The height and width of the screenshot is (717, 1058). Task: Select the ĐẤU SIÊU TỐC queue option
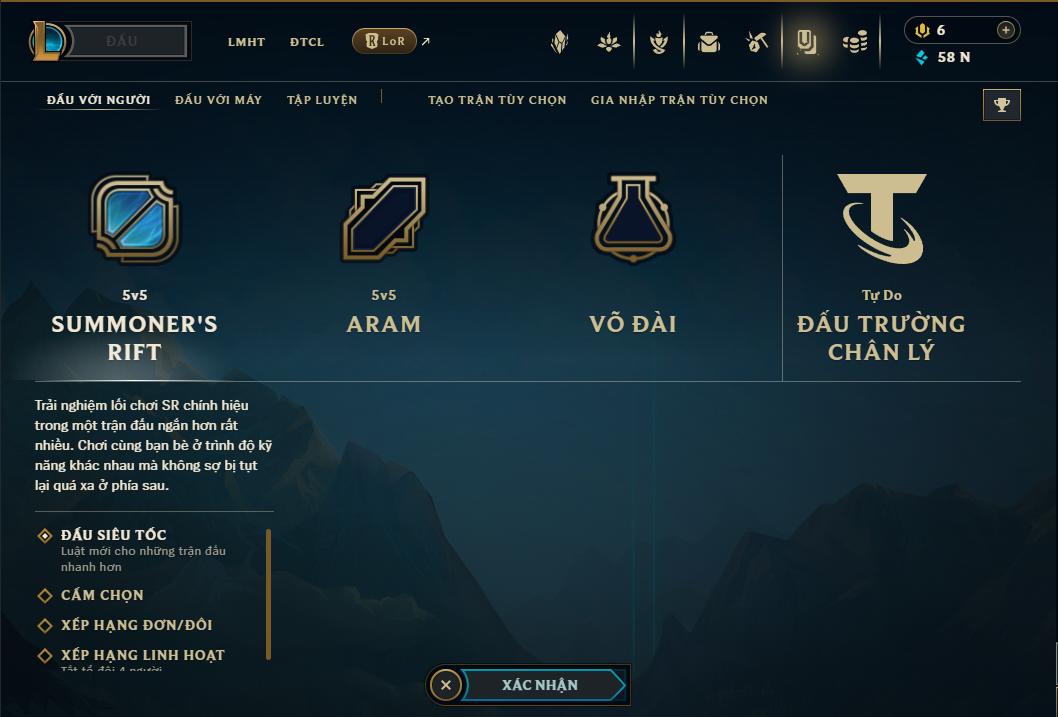point(113,536)
